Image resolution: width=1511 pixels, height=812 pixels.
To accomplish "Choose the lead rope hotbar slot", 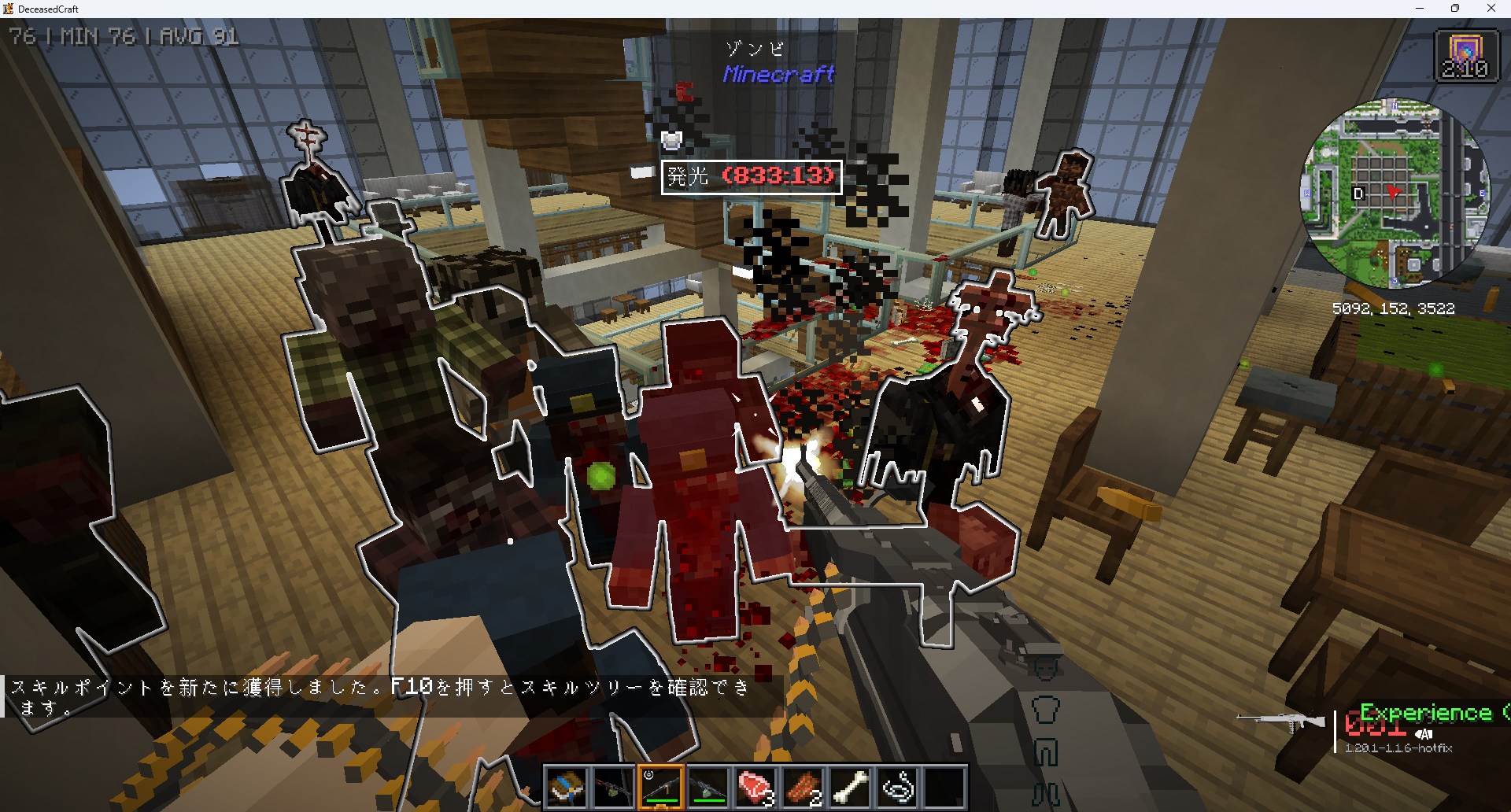I will pos(897,787).
